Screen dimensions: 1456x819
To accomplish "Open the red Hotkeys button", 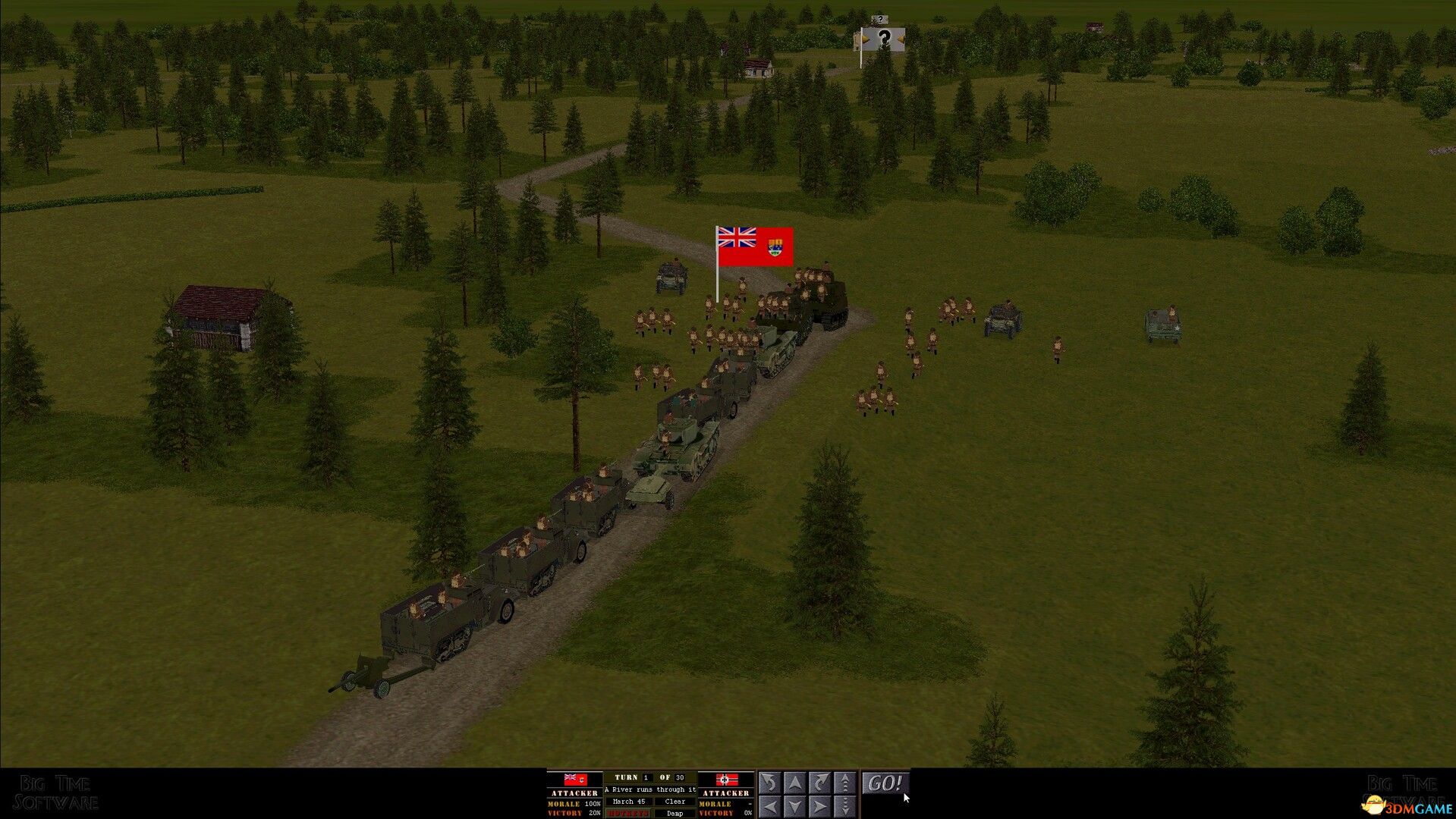I will pyautogui.click(x=627, y=813).
